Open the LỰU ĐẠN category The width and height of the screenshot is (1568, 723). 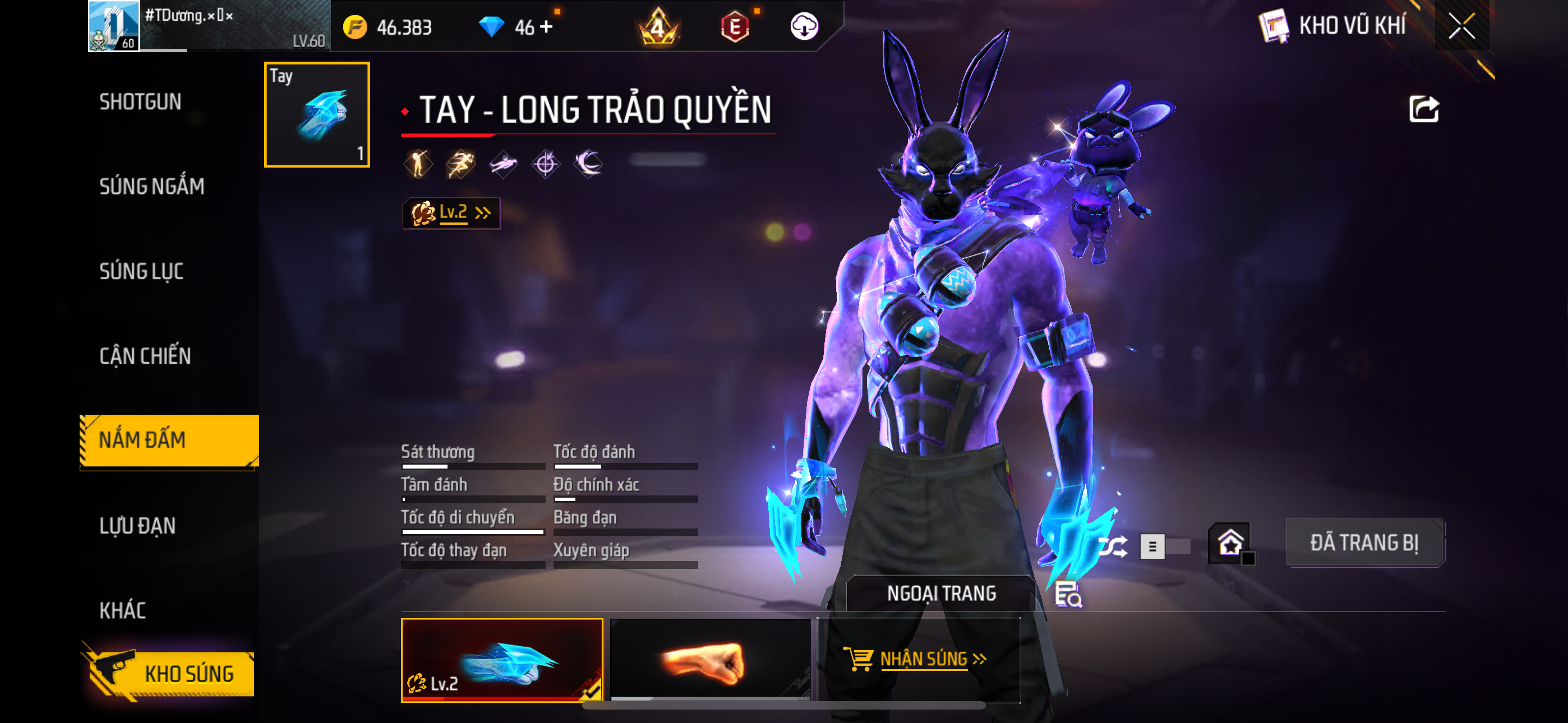137,526
